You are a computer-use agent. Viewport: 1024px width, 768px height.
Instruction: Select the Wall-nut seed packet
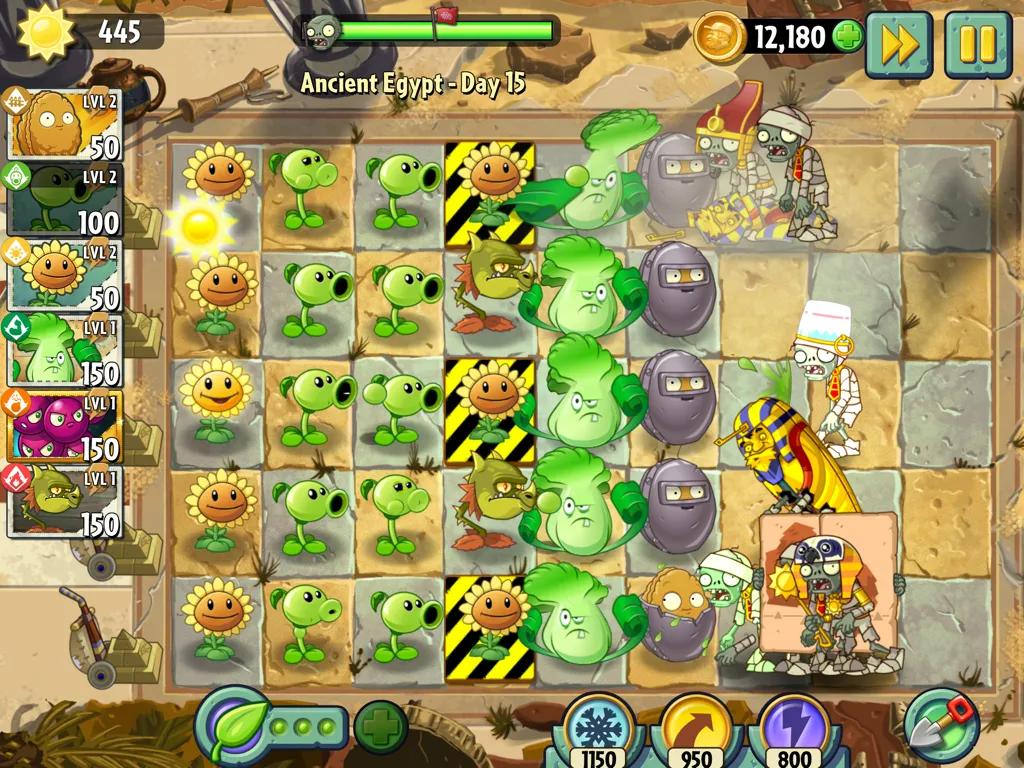64,124
